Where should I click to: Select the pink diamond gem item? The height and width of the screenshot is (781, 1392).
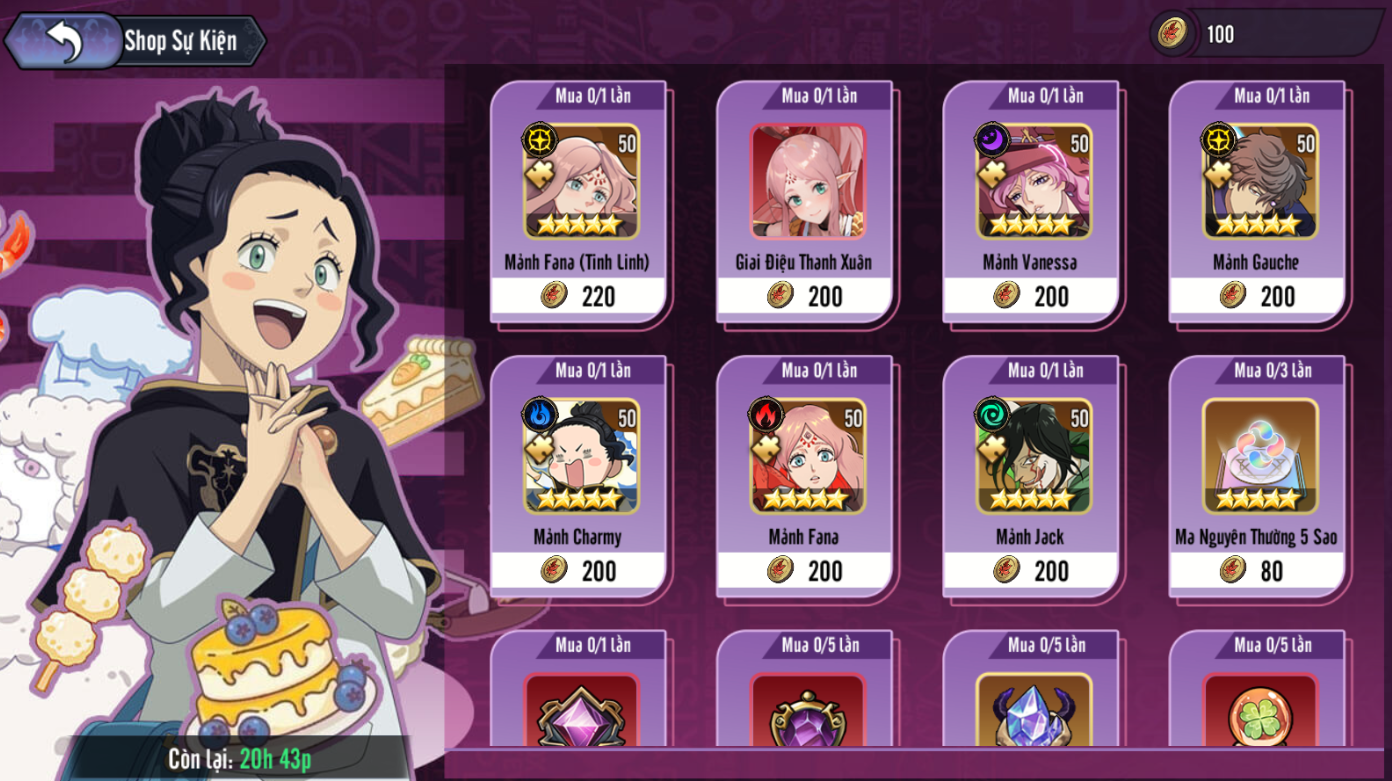(580, 710)
